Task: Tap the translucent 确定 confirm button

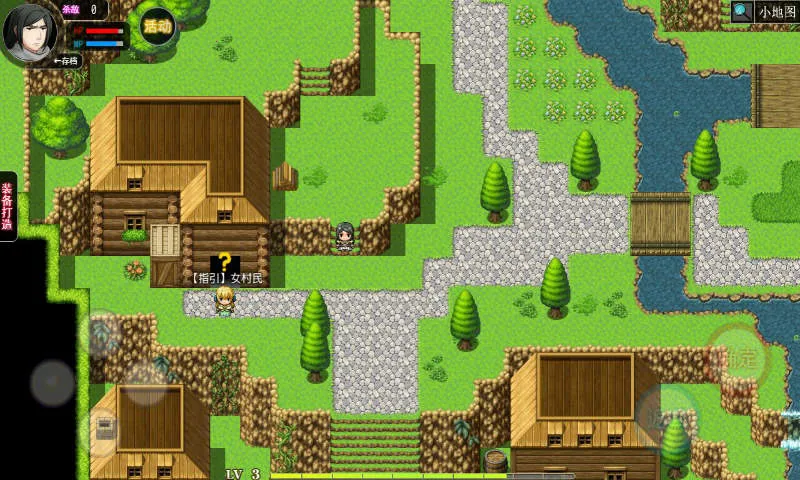Action: point(738,356)
